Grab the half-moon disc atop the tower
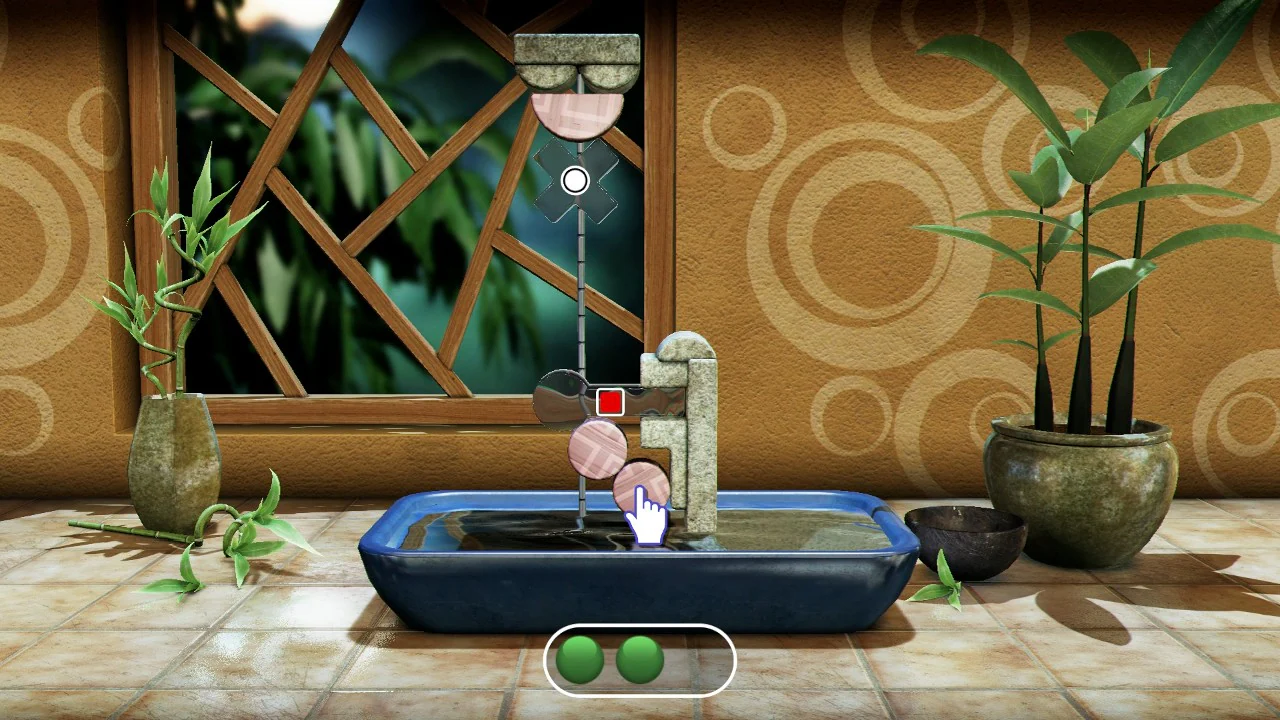This screenshot has width=1280, height=720. coord(578,110)
